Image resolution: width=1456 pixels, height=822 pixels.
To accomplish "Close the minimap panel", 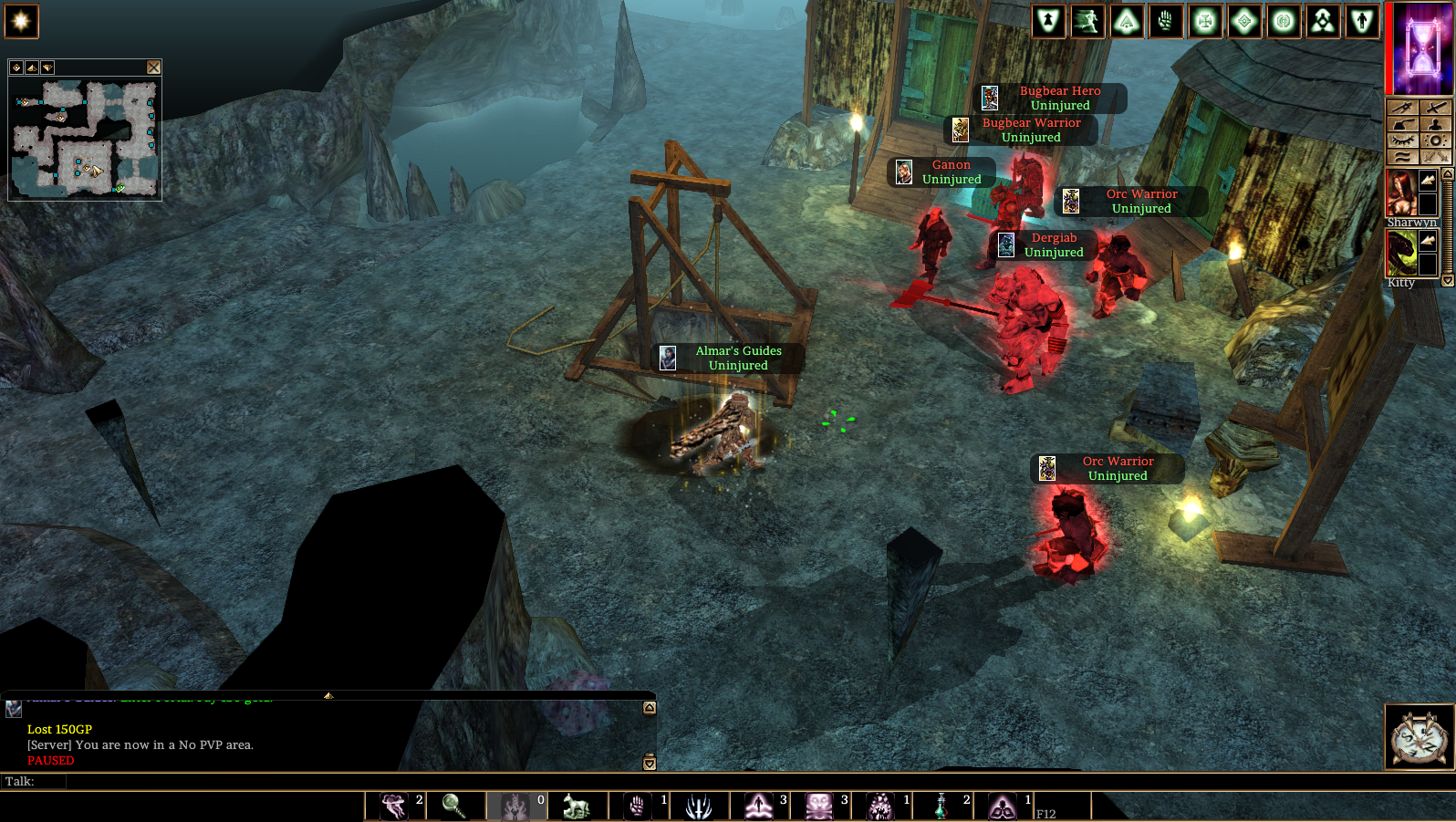I will tap(153, 68).
